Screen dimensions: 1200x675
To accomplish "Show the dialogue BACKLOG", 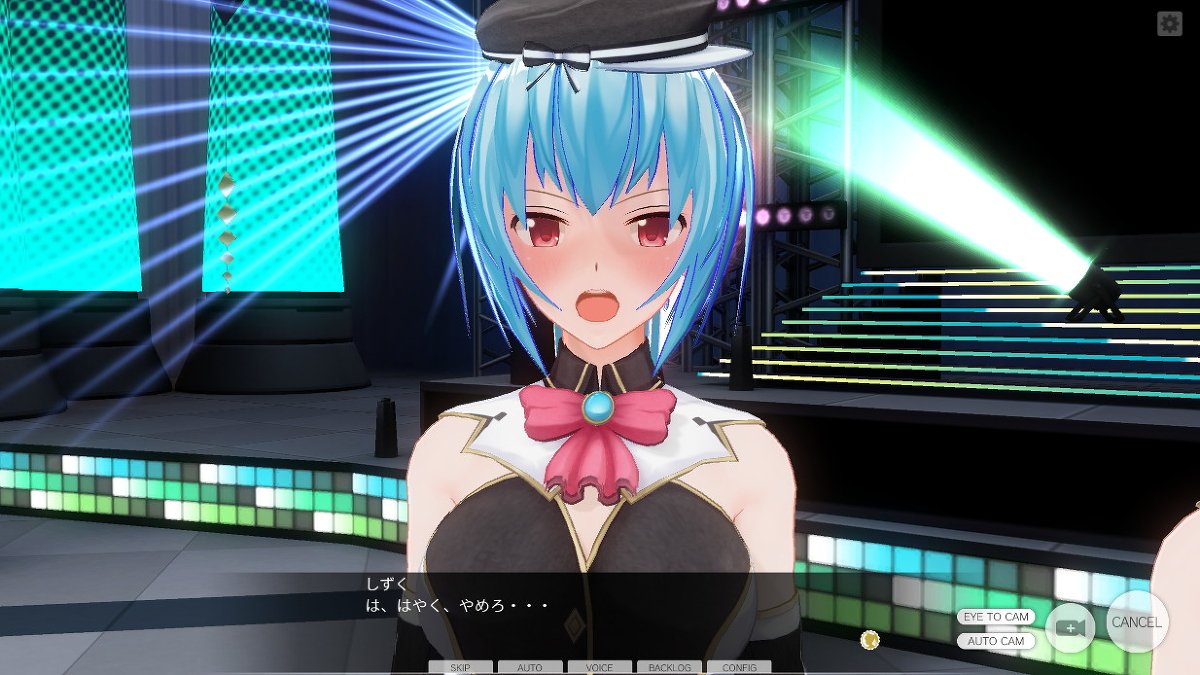I will pos(669,667).
